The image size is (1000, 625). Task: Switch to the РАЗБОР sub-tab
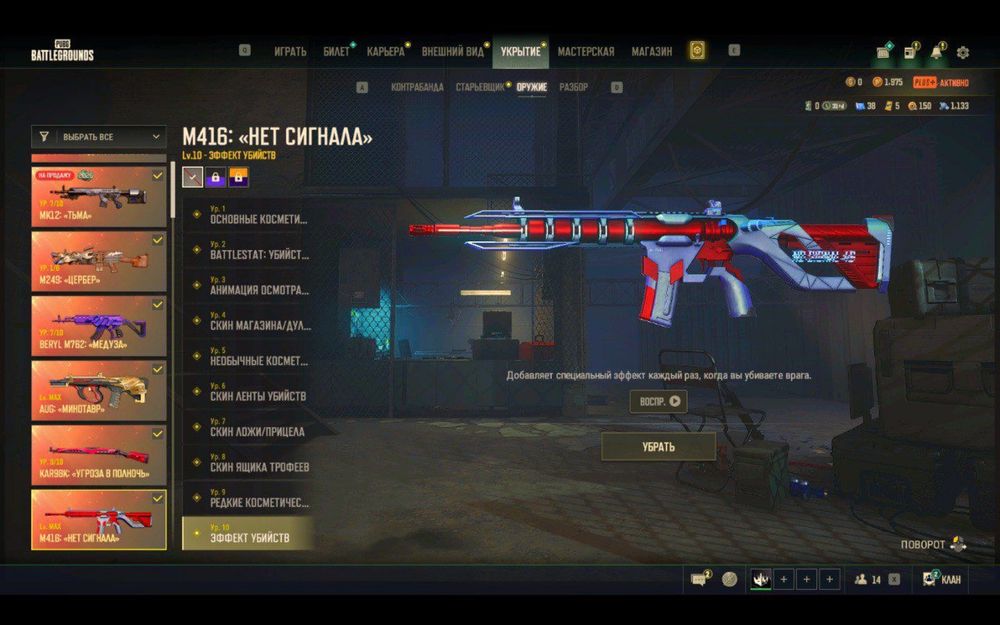(x=573, y=88)
